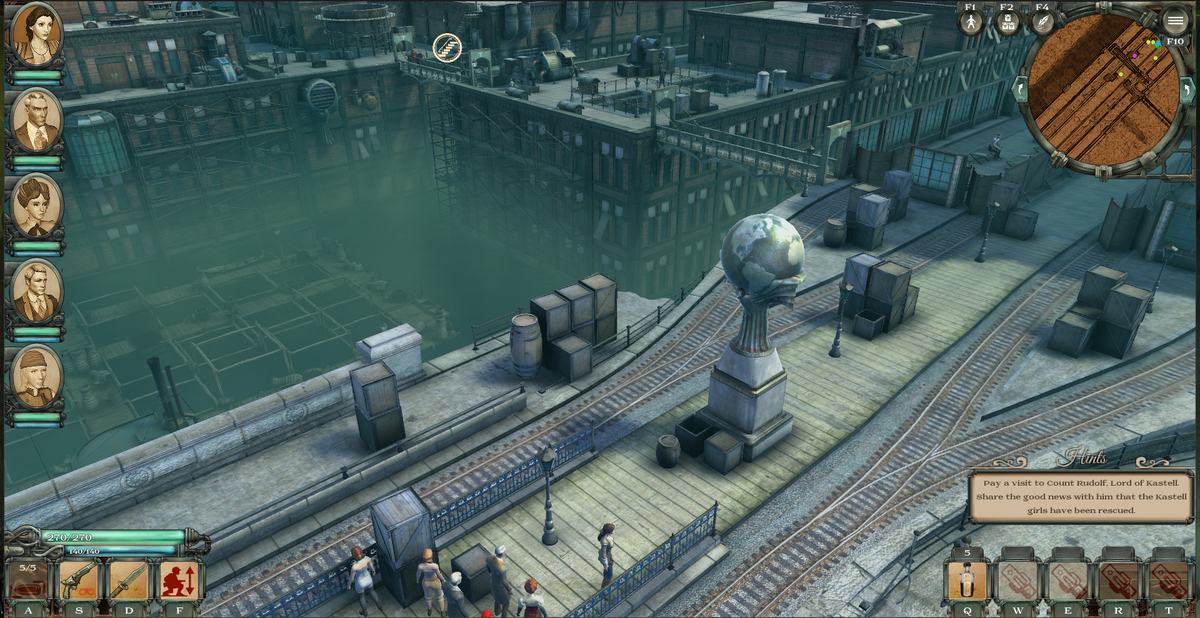Click the stairs marker on the rooftop

[447, 47]
